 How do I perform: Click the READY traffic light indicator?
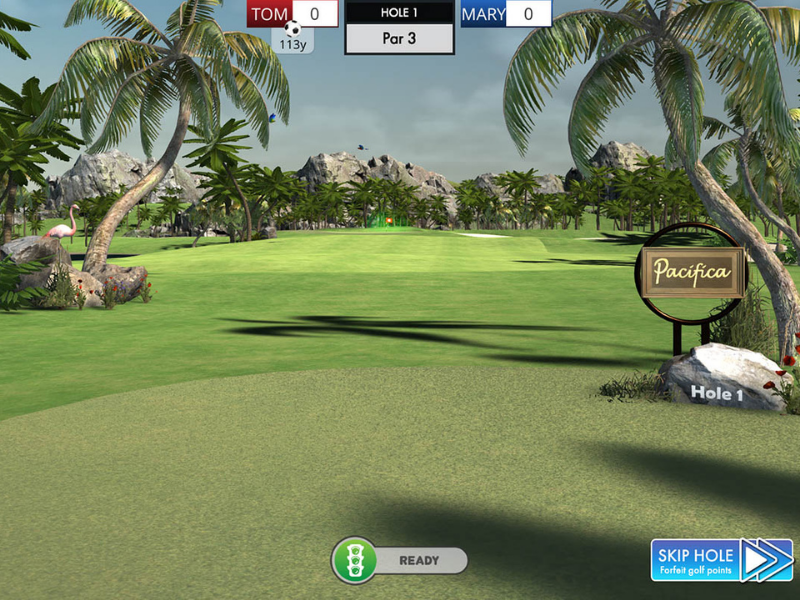(x=354, y=560)
